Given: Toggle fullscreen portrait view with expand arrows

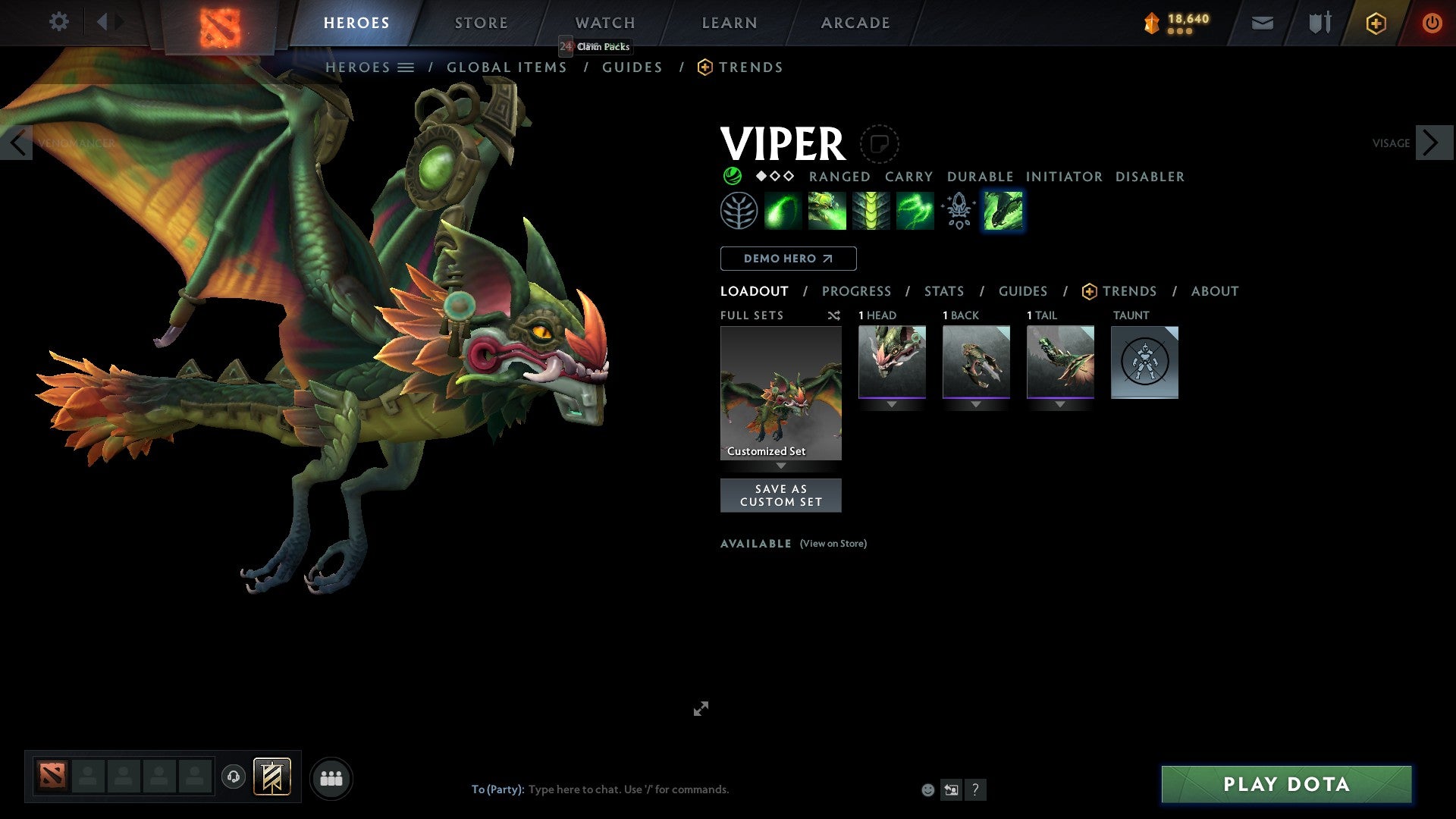Looking at the screenshot, I should [701, 708].
